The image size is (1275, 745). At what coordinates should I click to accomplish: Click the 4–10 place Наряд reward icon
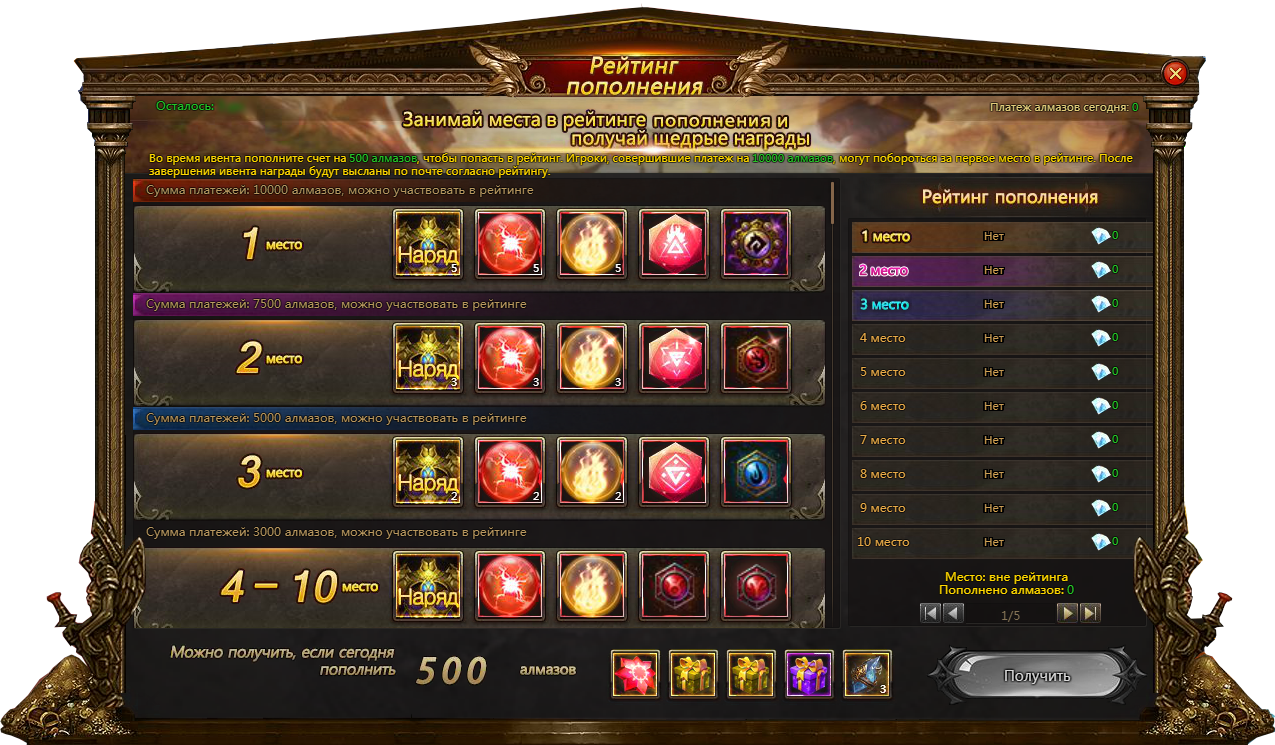pyautogui.click(x=428, y=585)
